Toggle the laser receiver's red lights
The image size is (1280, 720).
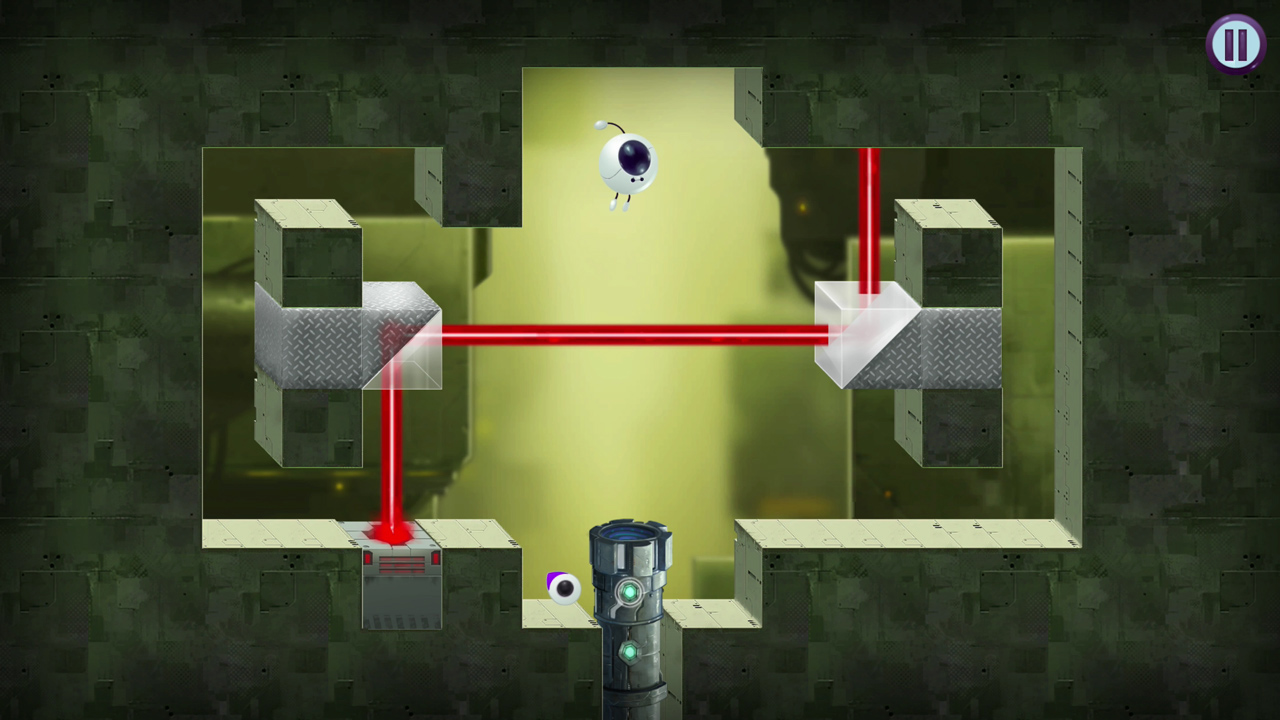pos(400,563)
